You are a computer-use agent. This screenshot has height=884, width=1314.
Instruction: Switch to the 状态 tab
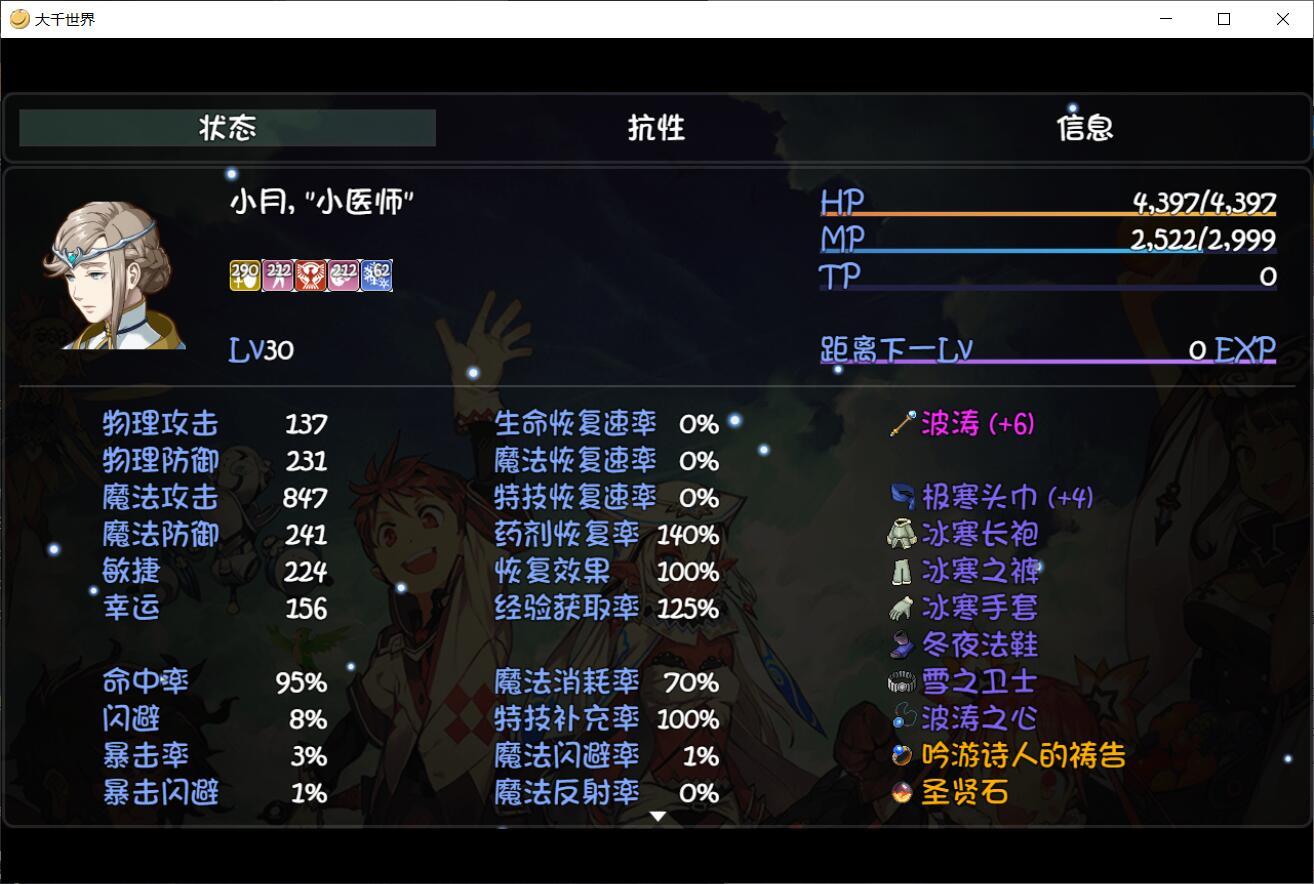click(x=228, y=128)
